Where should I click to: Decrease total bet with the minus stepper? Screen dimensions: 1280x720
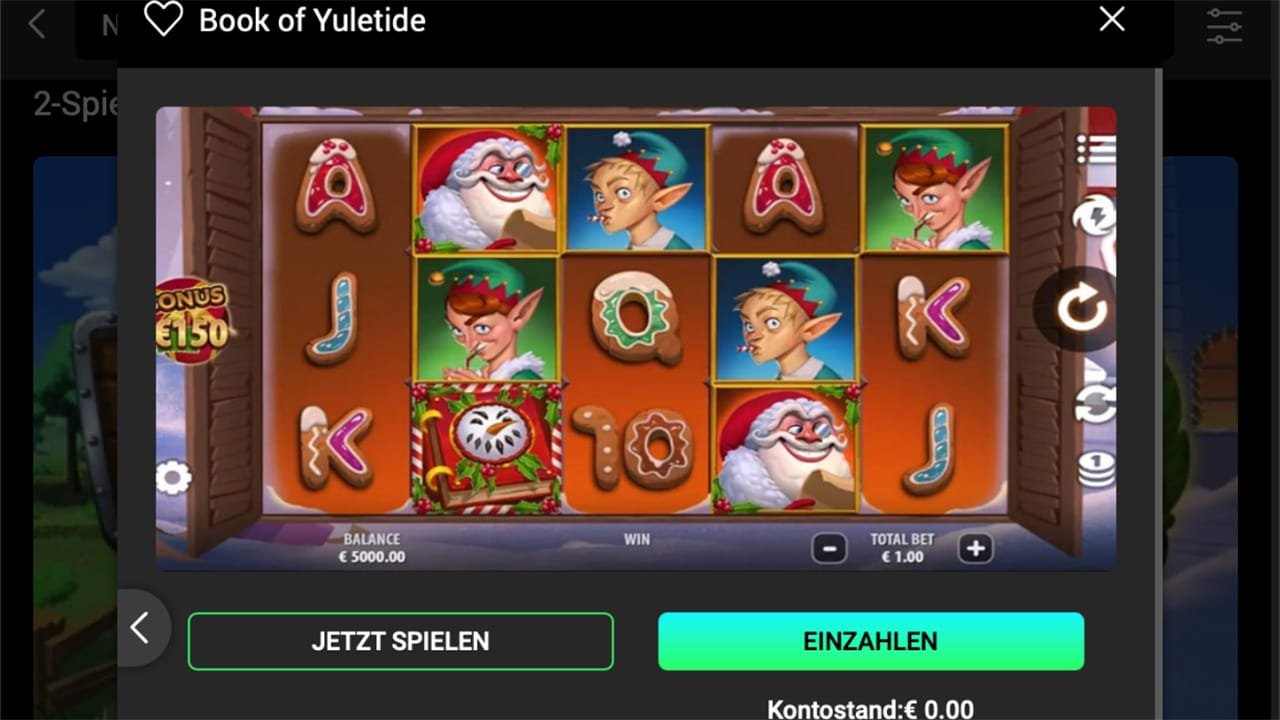pyautogui.click(x=828, y=548)
